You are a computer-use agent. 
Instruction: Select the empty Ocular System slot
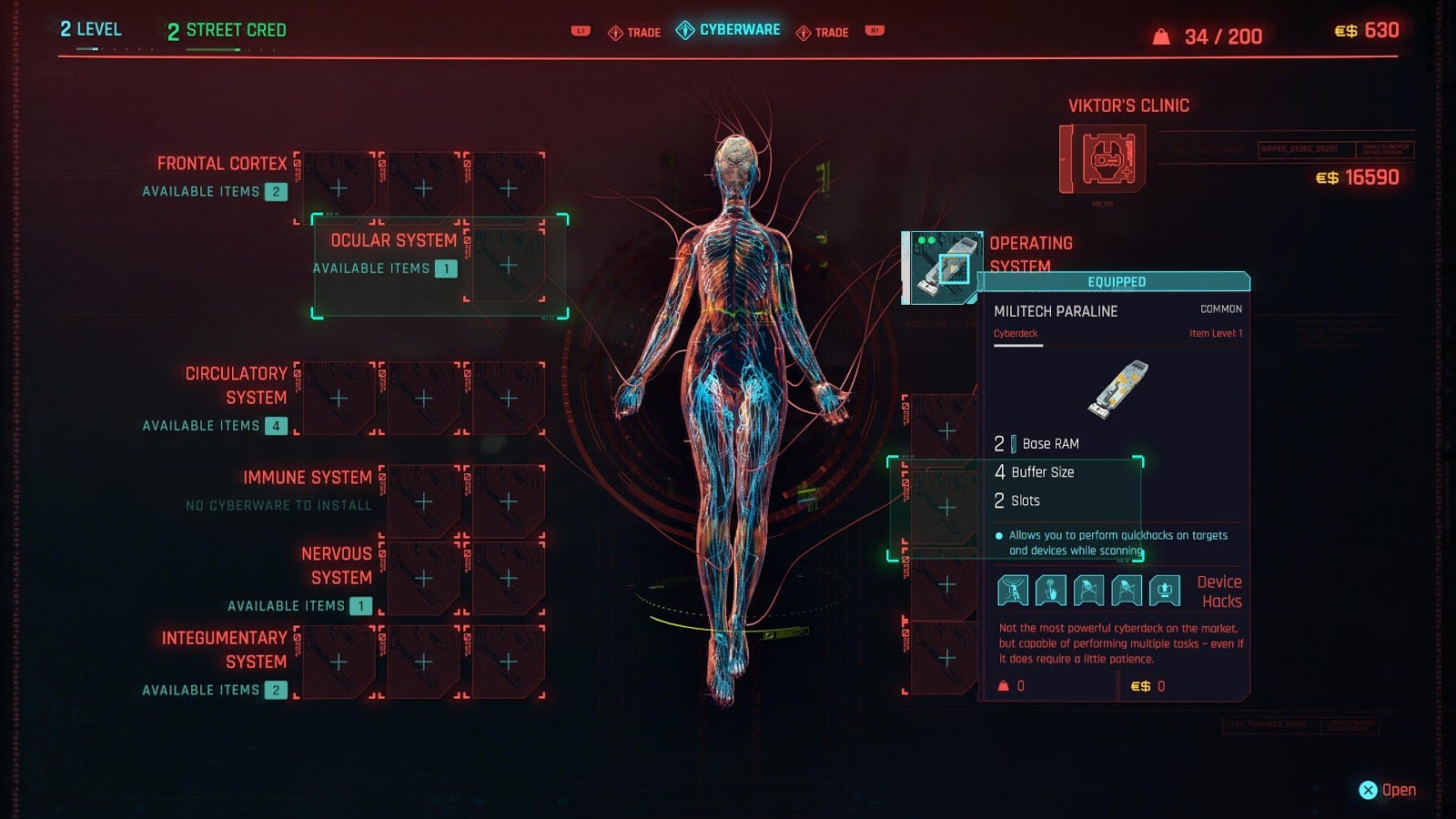(508, 266)
